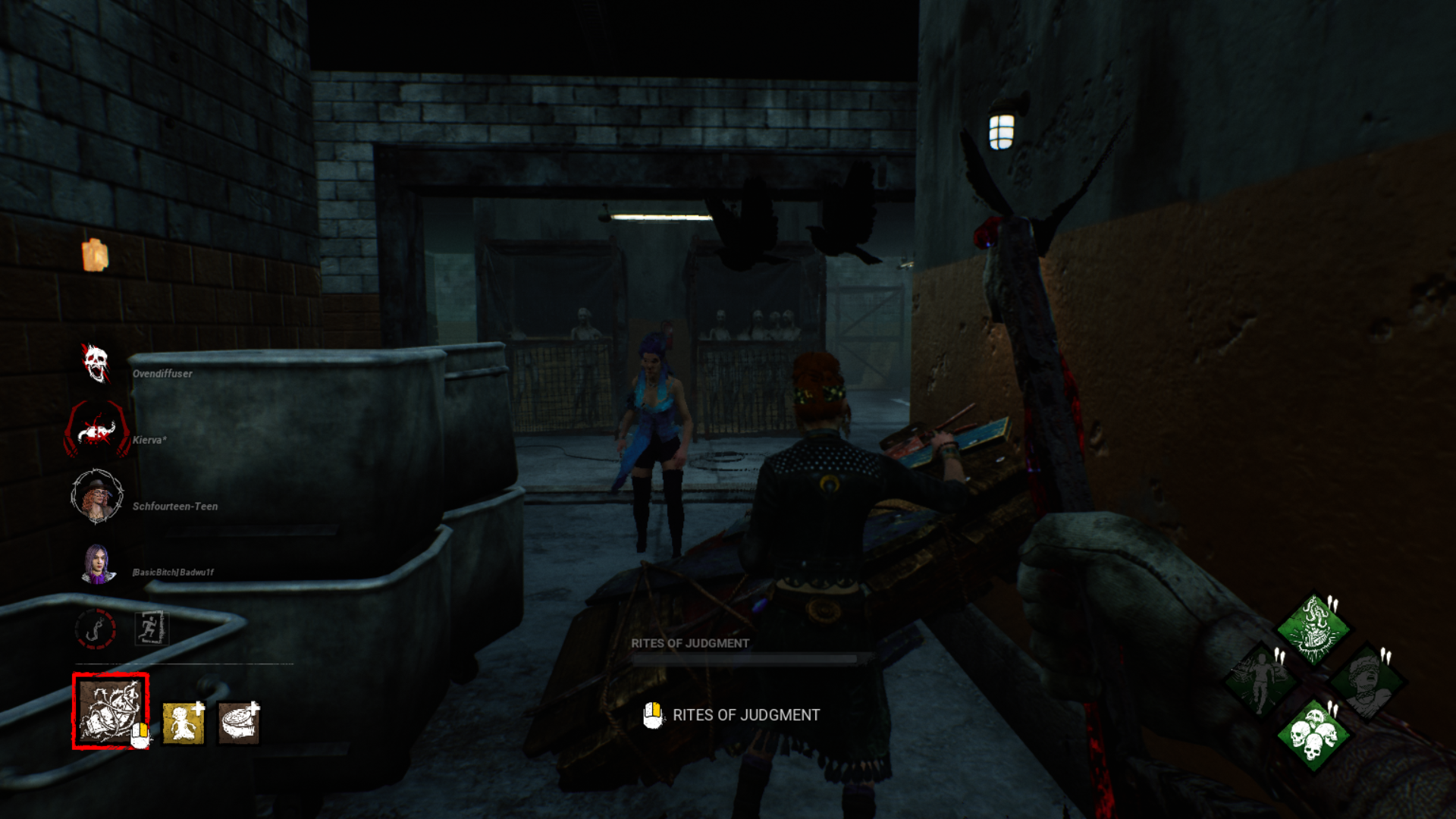Image resolution: width=1456 pixels, height=819 pixels.
Task: Click the Ovendiffuser name label
Action: click(x=162, y=373)
